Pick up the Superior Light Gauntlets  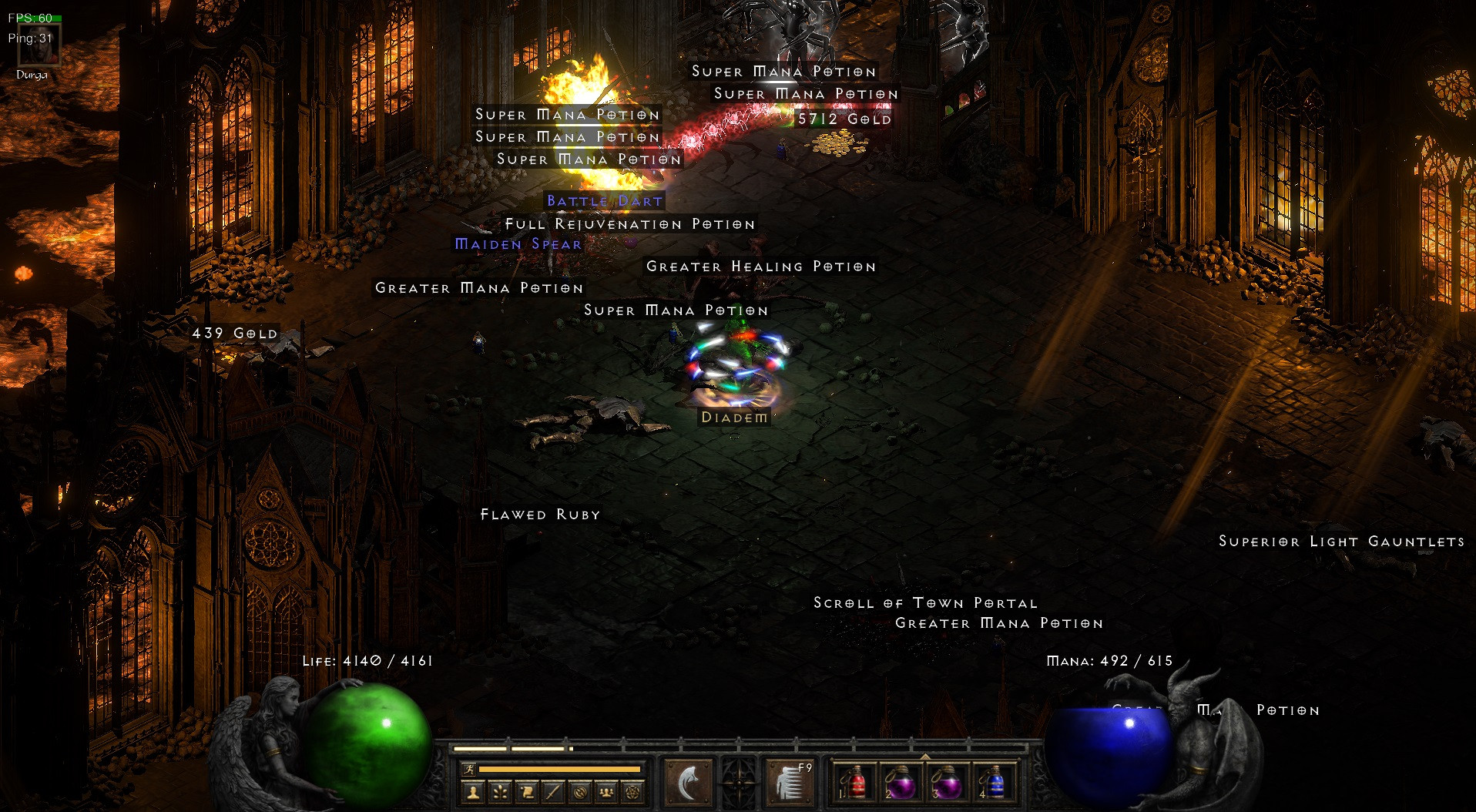point(1341,542)
